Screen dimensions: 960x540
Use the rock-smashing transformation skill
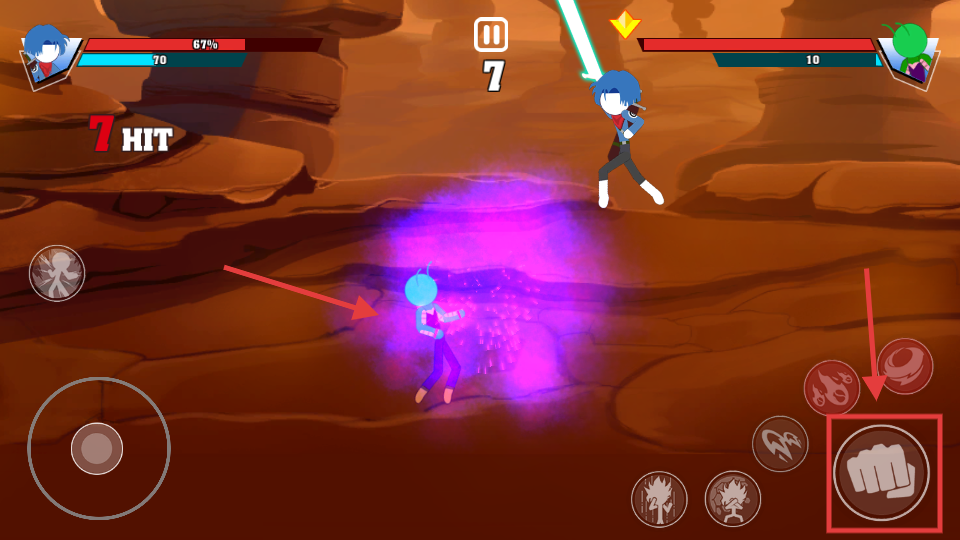pyautogui.click(x=733, y=499)
